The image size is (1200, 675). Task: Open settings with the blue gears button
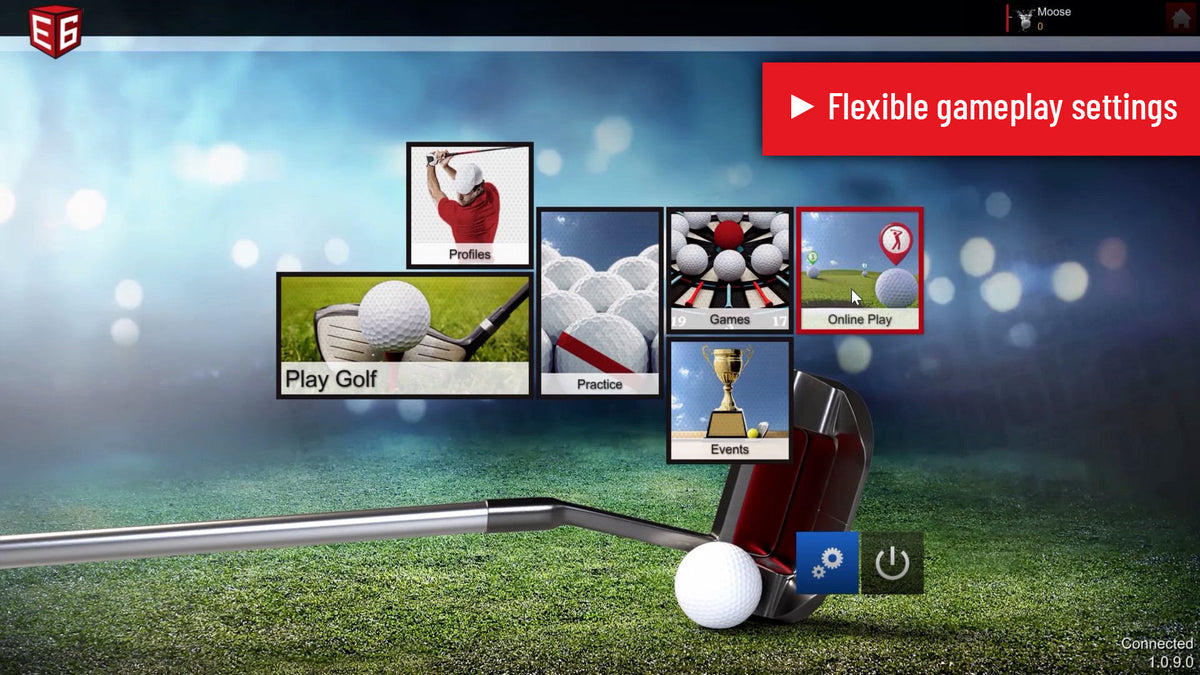coord(827,563)
